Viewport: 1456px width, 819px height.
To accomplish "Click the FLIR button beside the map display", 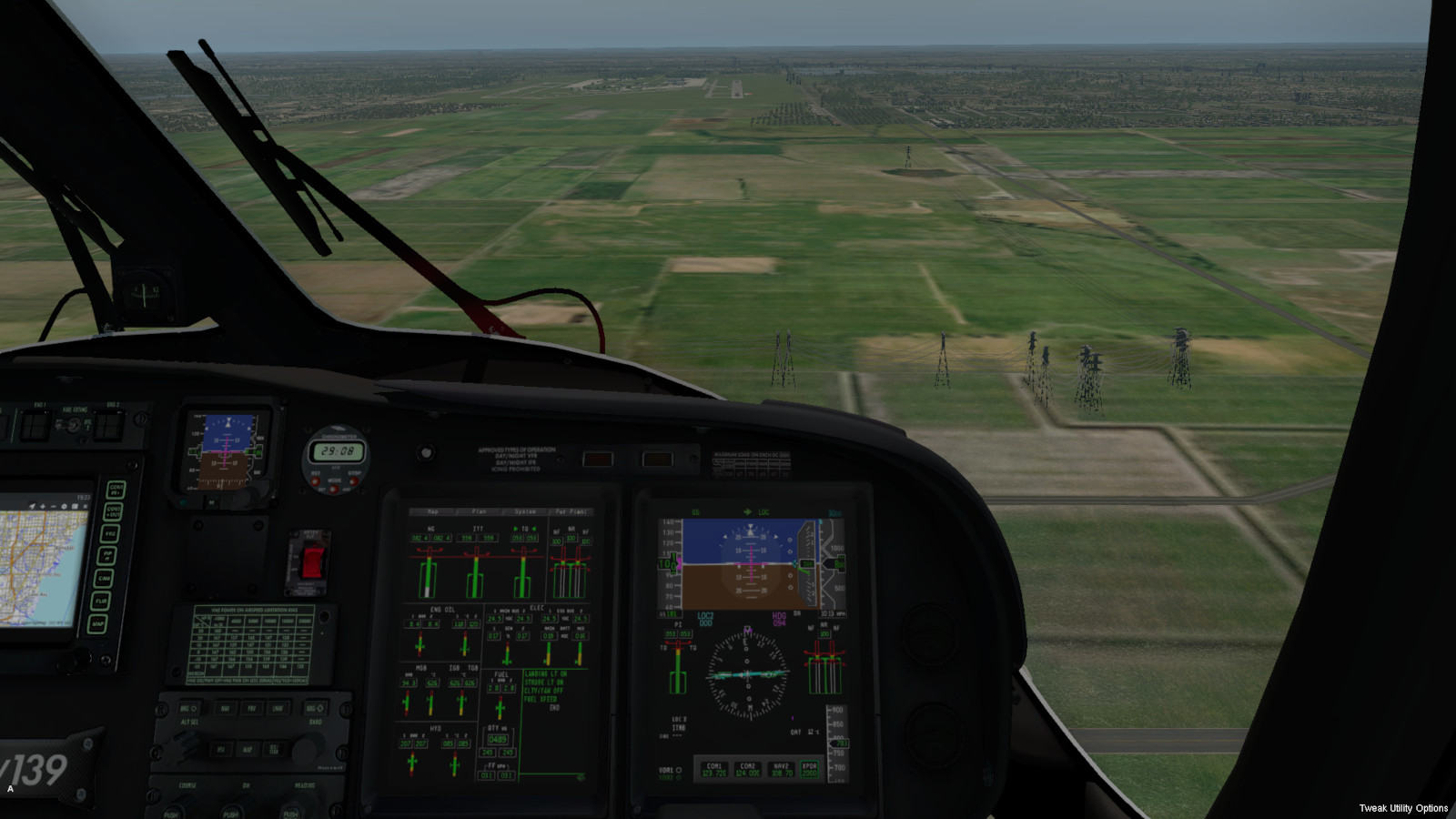I will [x=100, y=601].
